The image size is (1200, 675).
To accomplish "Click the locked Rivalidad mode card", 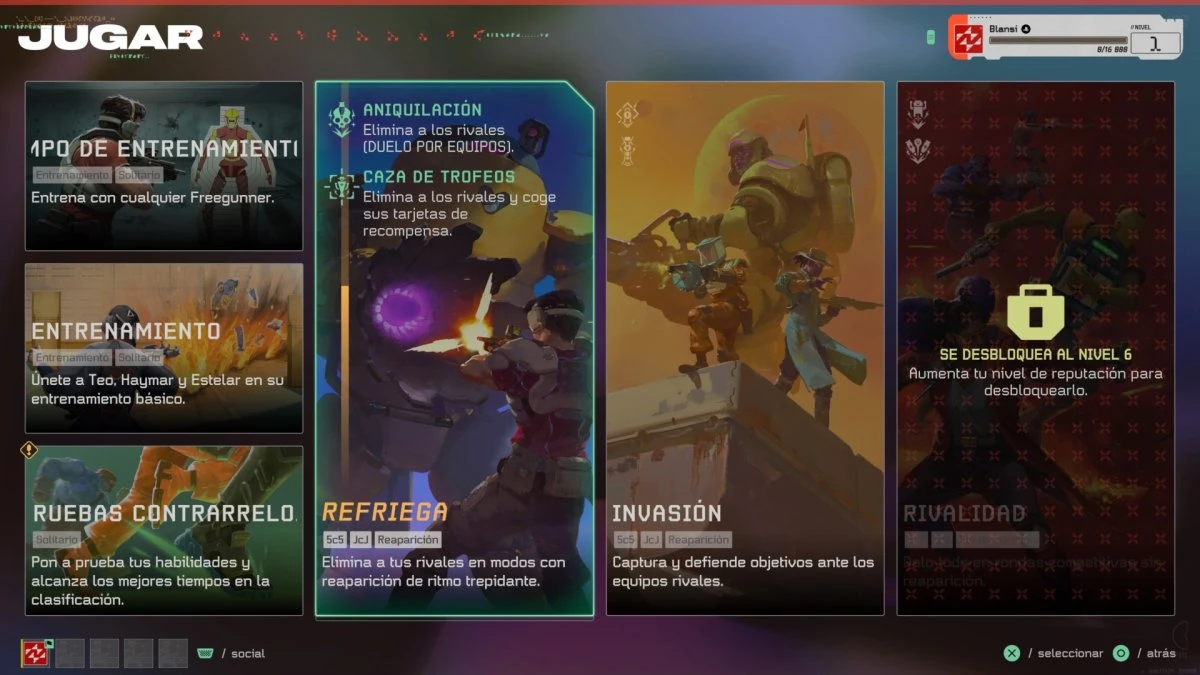I will point(1035,348).
